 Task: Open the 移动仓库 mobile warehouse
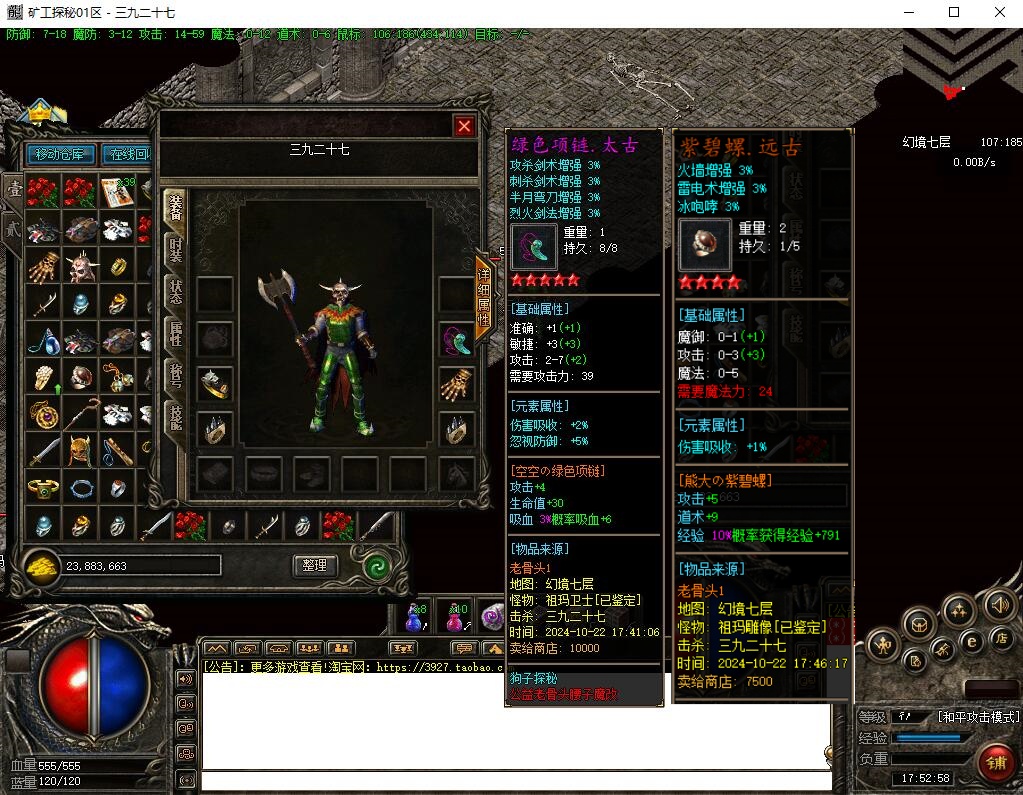[x=63, y=154]
